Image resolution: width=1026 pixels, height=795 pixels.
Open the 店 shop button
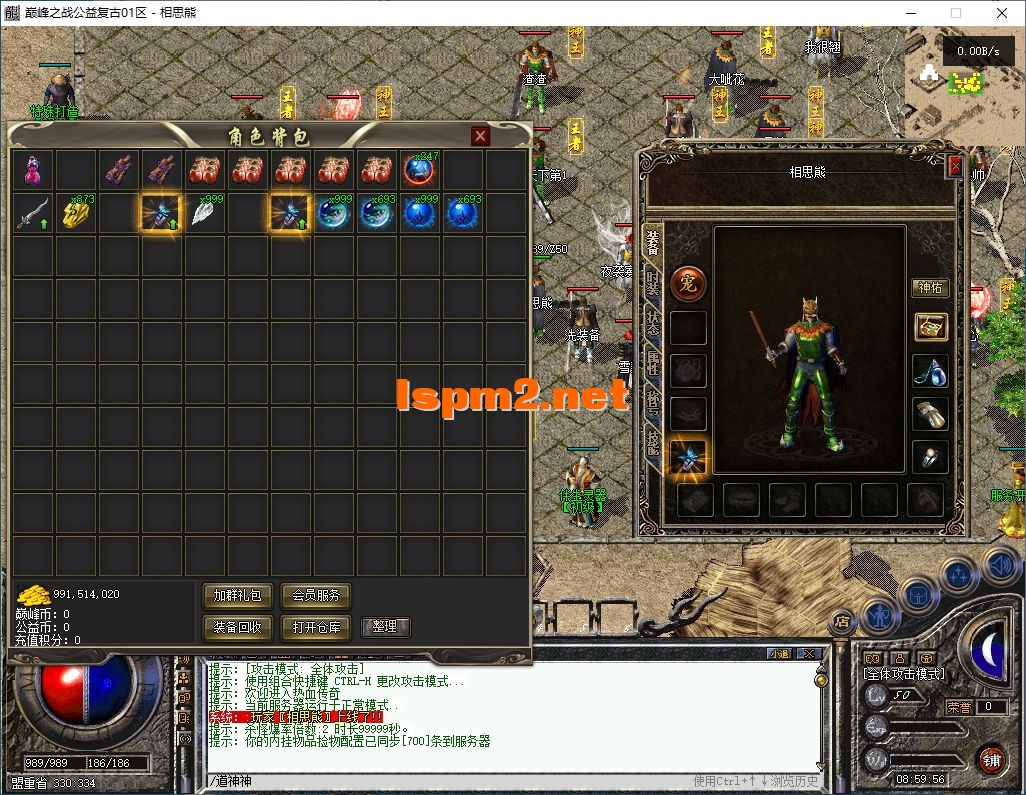(x=842, y=621)
